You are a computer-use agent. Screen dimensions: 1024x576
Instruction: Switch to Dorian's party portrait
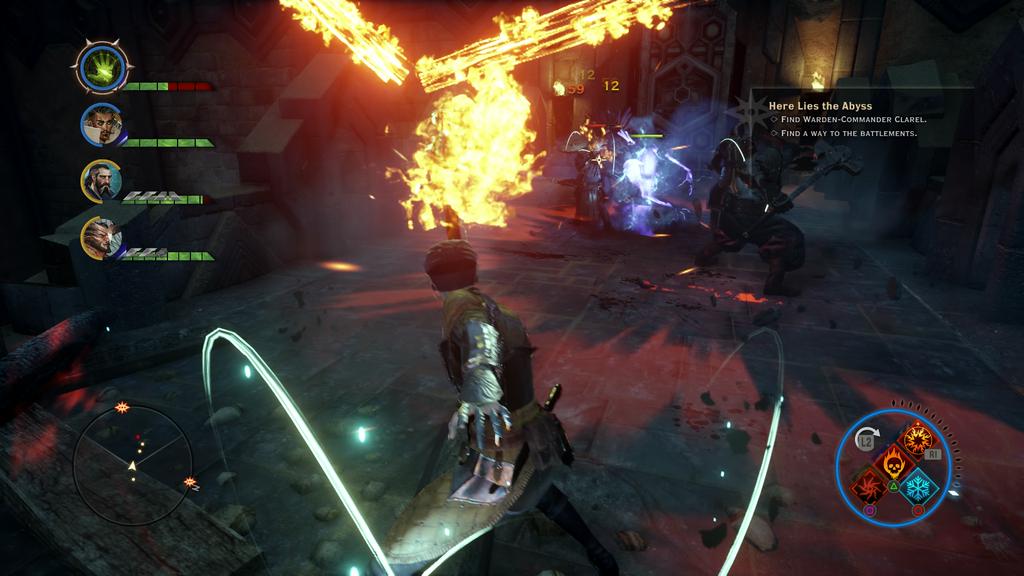click(x=102, y=125)
